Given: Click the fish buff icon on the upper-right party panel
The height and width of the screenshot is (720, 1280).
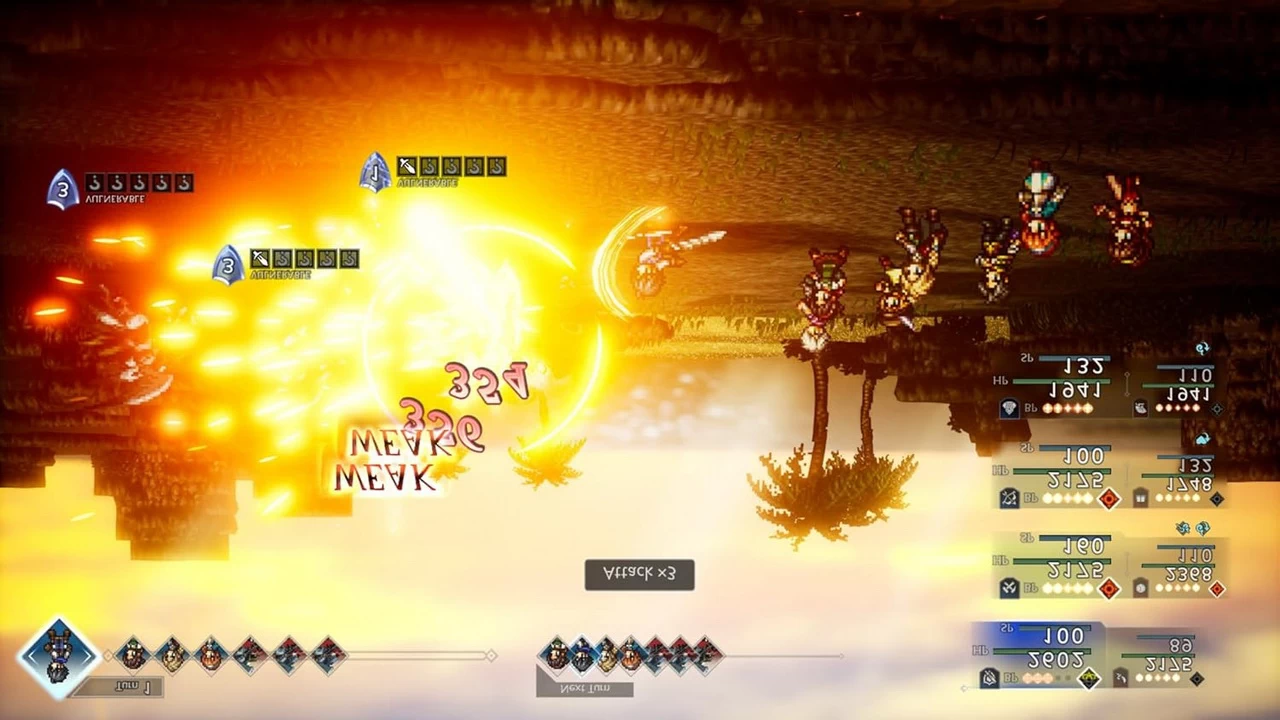Looking at the screenshot, I should [x=1139, y=407].
